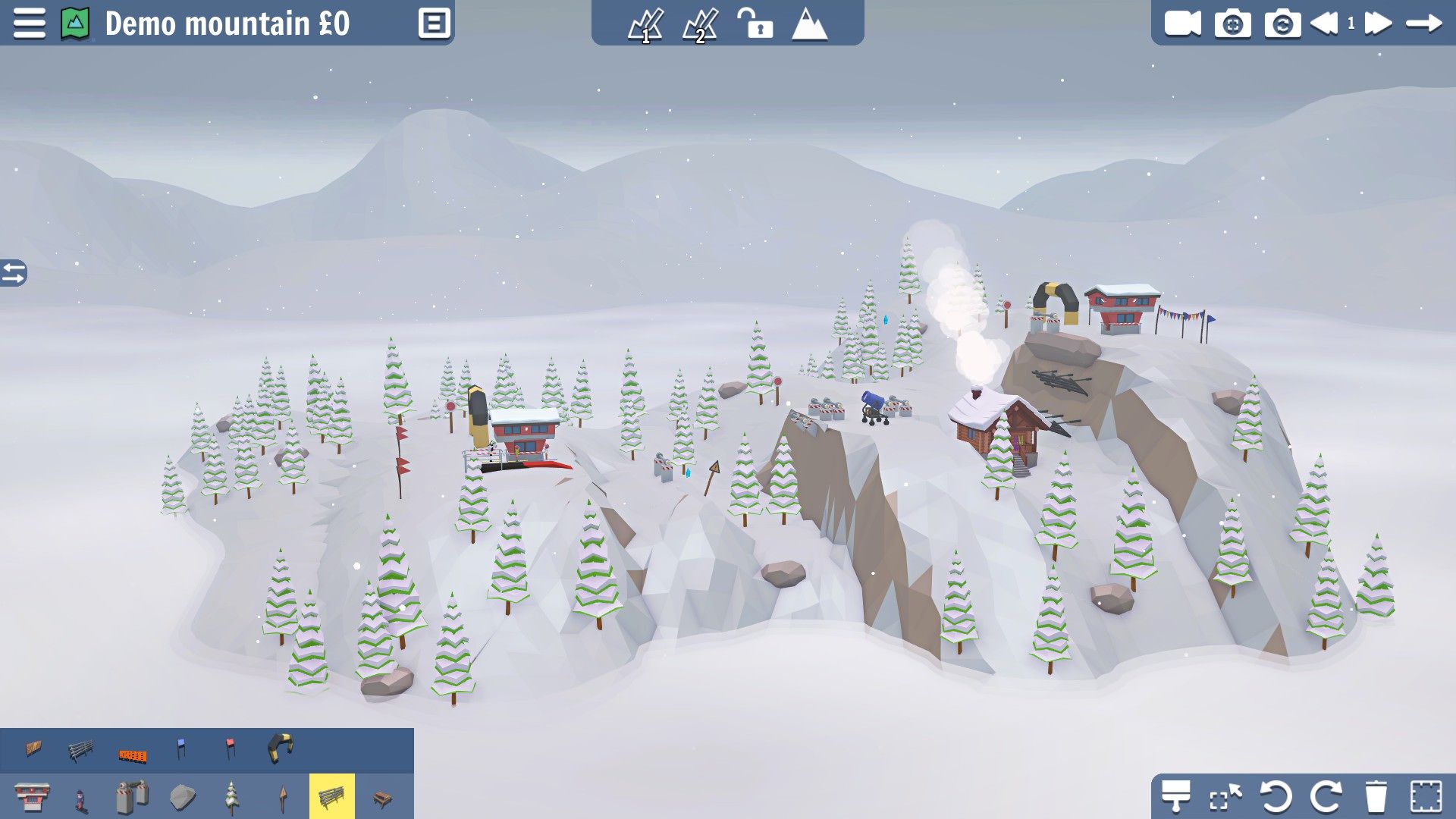Go to the previous camera with rewind arrows
The height and width of the screenshot is (819, 1456).
coord(1325,24)
